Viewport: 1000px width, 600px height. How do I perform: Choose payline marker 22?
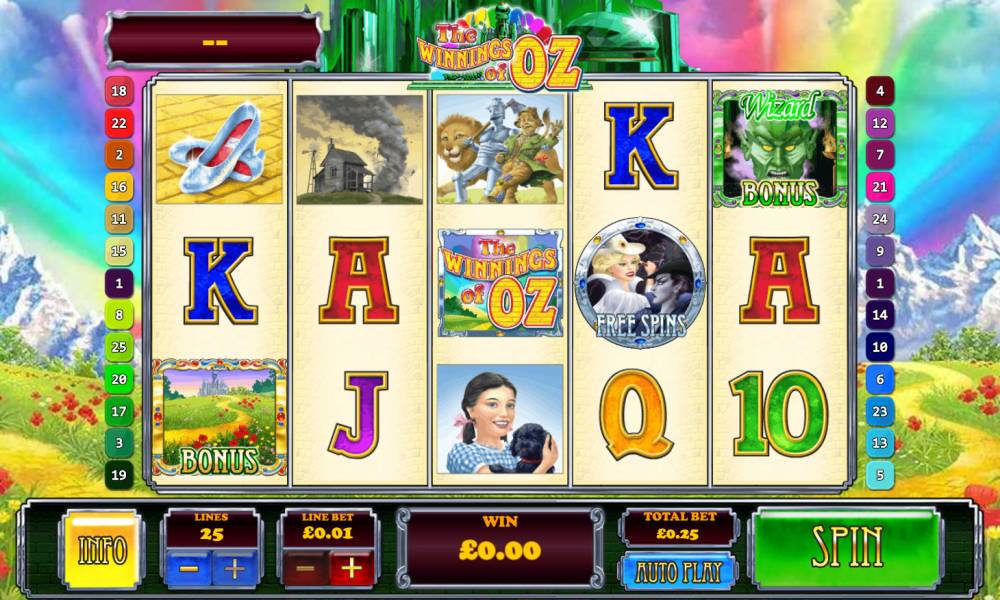pos(119,123)
